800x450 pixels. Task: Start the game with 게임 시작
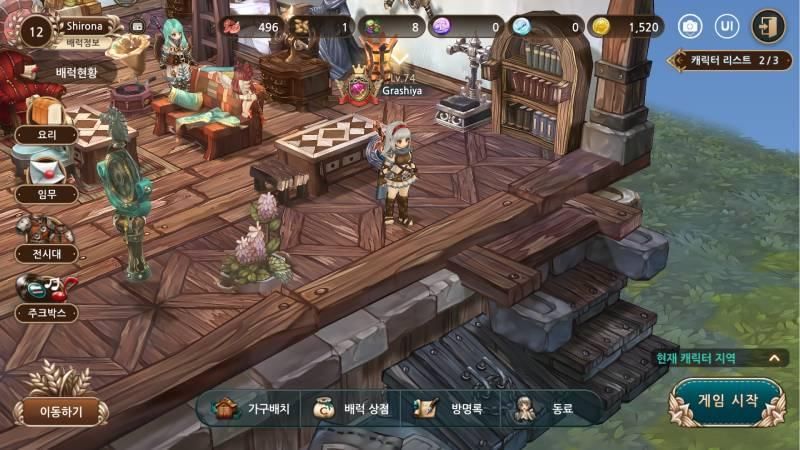pyautogui.click(x=726, y=401)
